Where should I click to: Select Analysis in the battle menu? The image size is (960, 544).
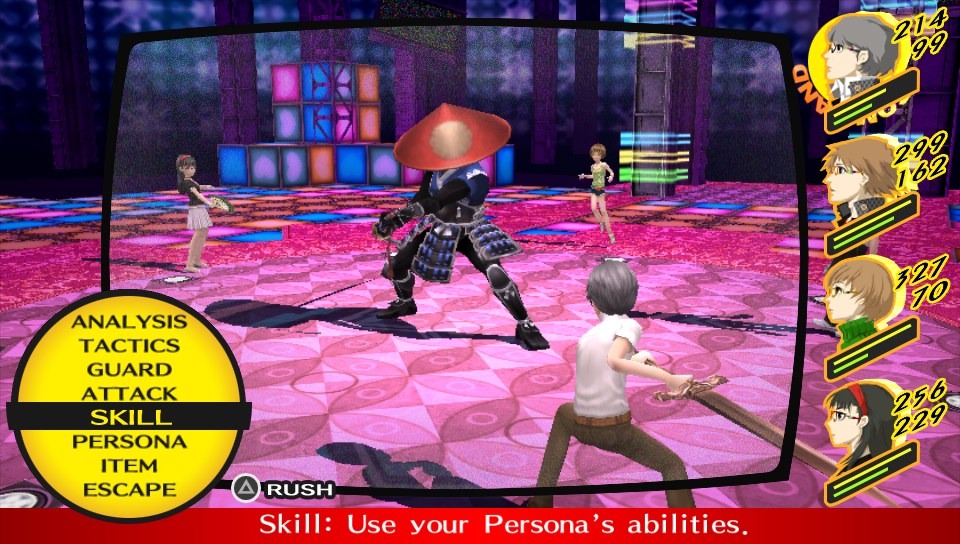pos(129,322)
